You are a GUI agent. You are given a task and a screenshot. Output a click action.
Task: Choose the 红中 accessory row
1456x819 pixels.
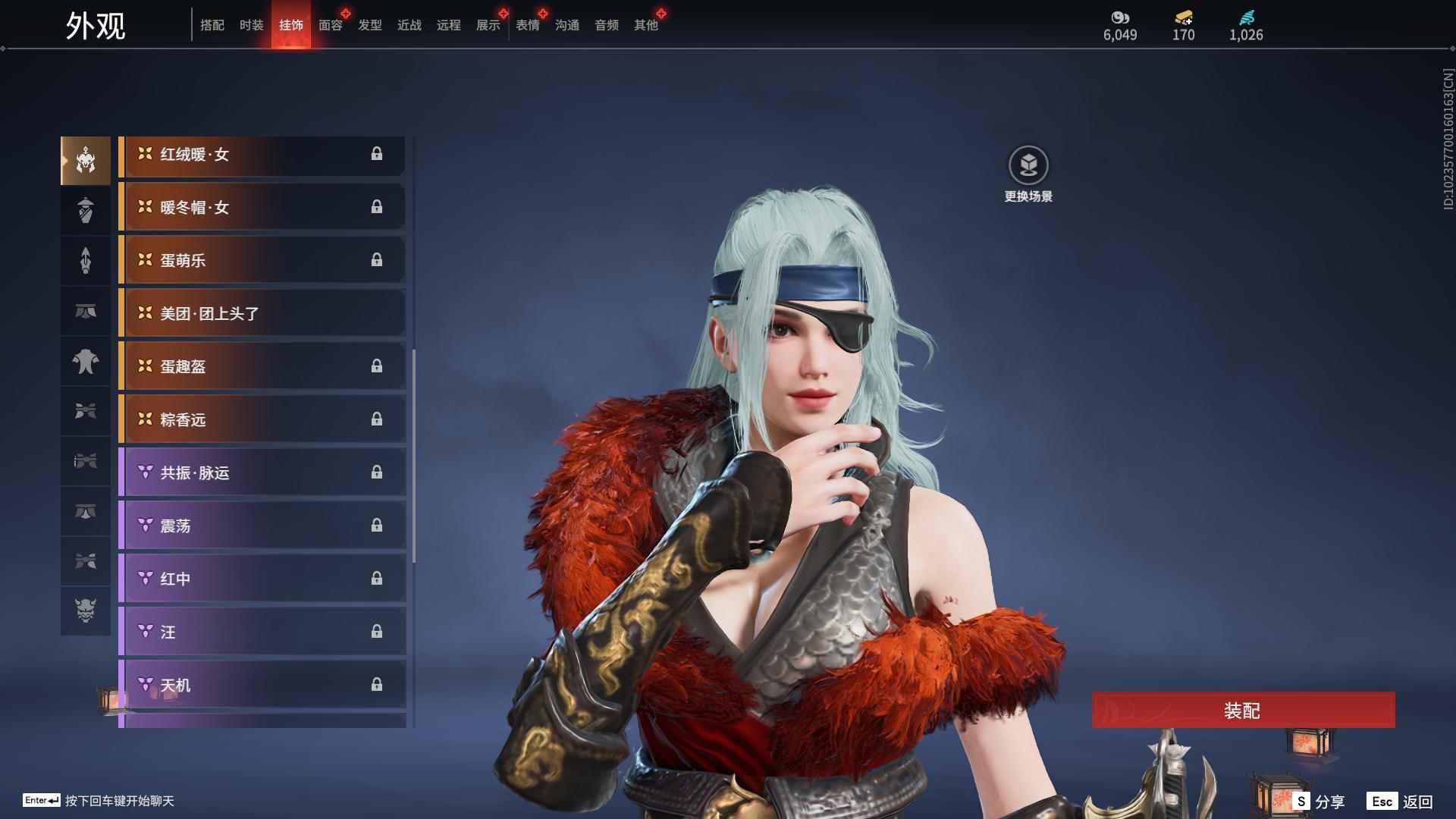coord(262,579)
